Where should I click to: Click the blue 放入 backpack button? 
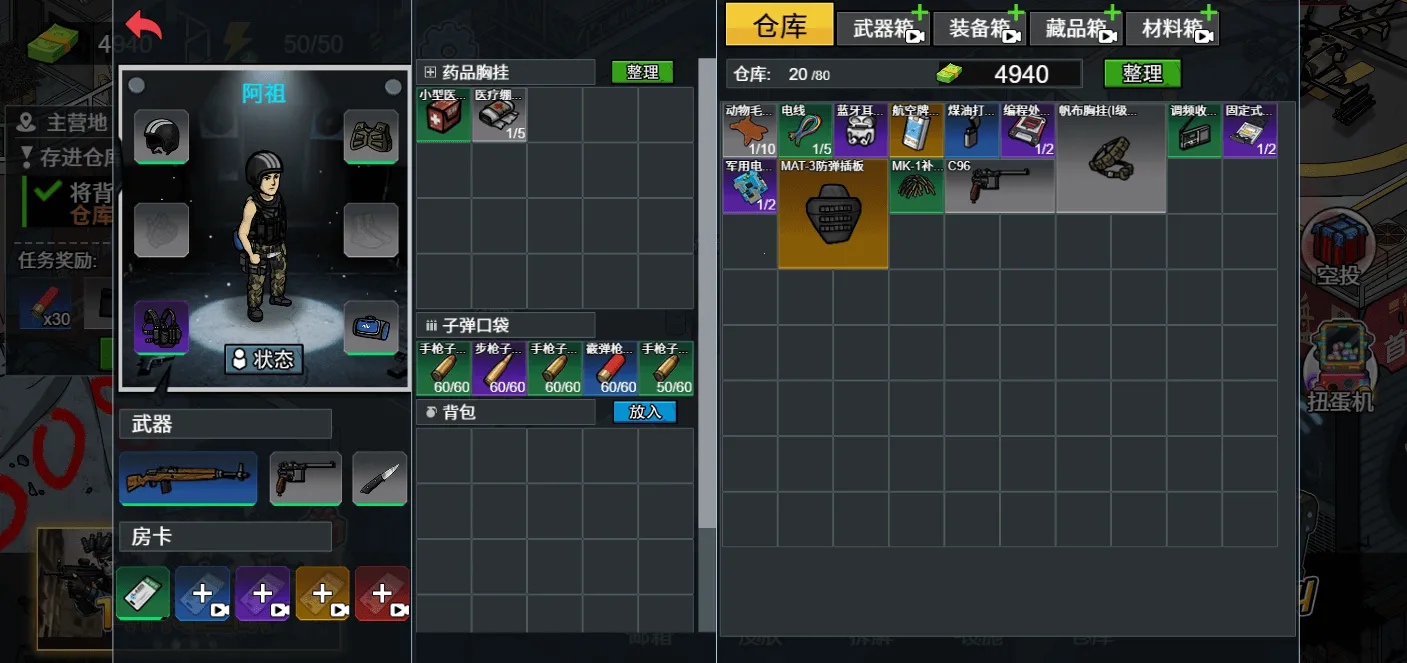645,411
